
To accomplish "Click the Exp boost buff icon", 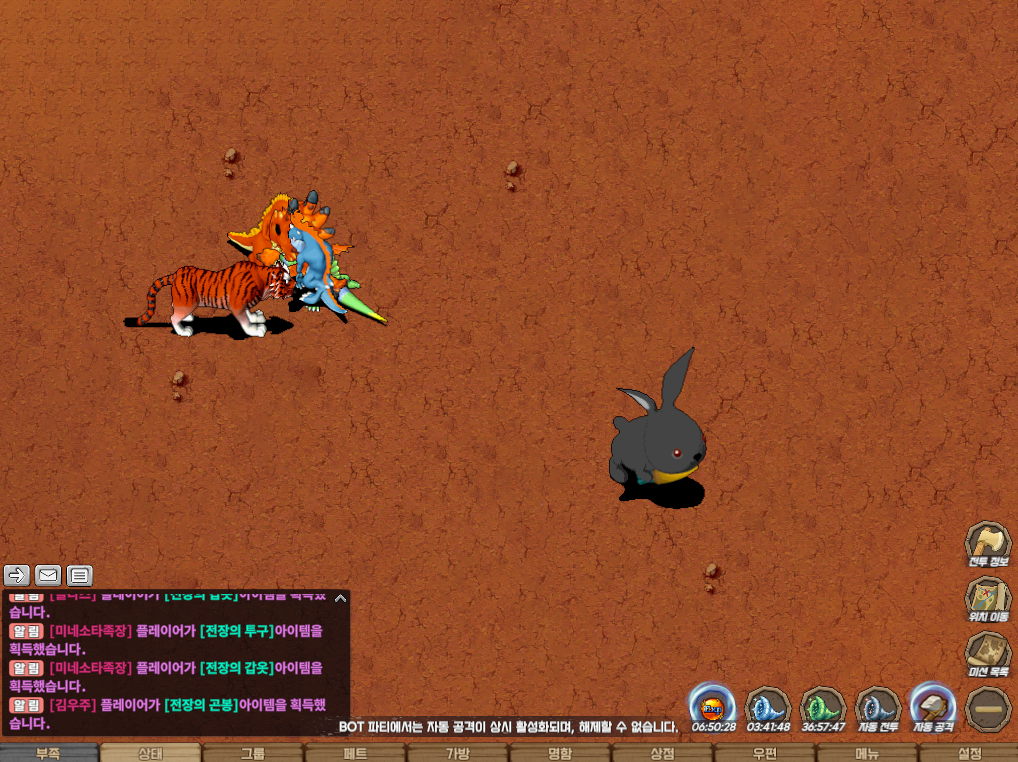I will point(714,707).
